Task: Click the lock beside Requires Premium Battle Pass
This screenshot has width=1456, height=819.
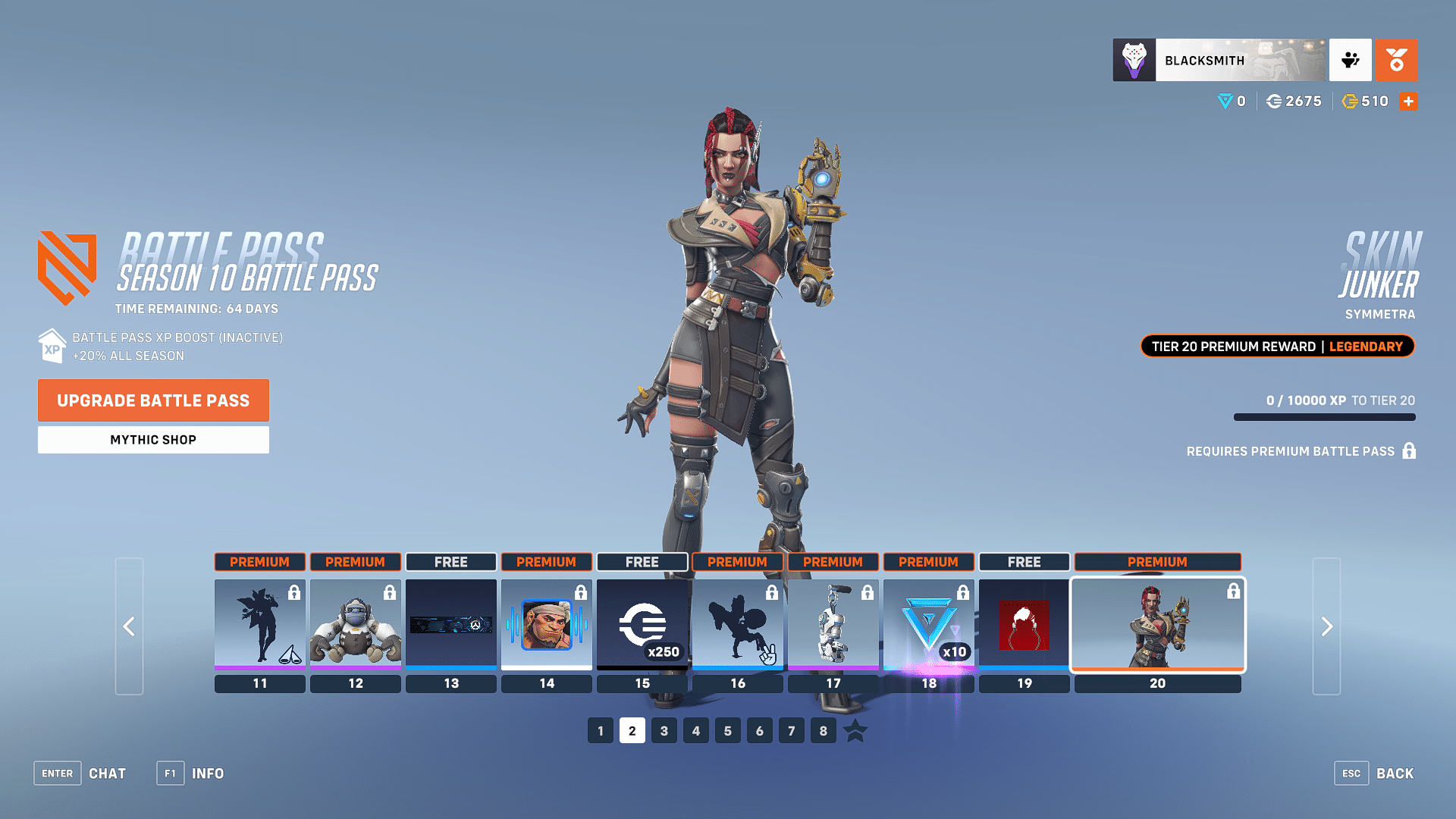Action: (x=1409, y=450)
